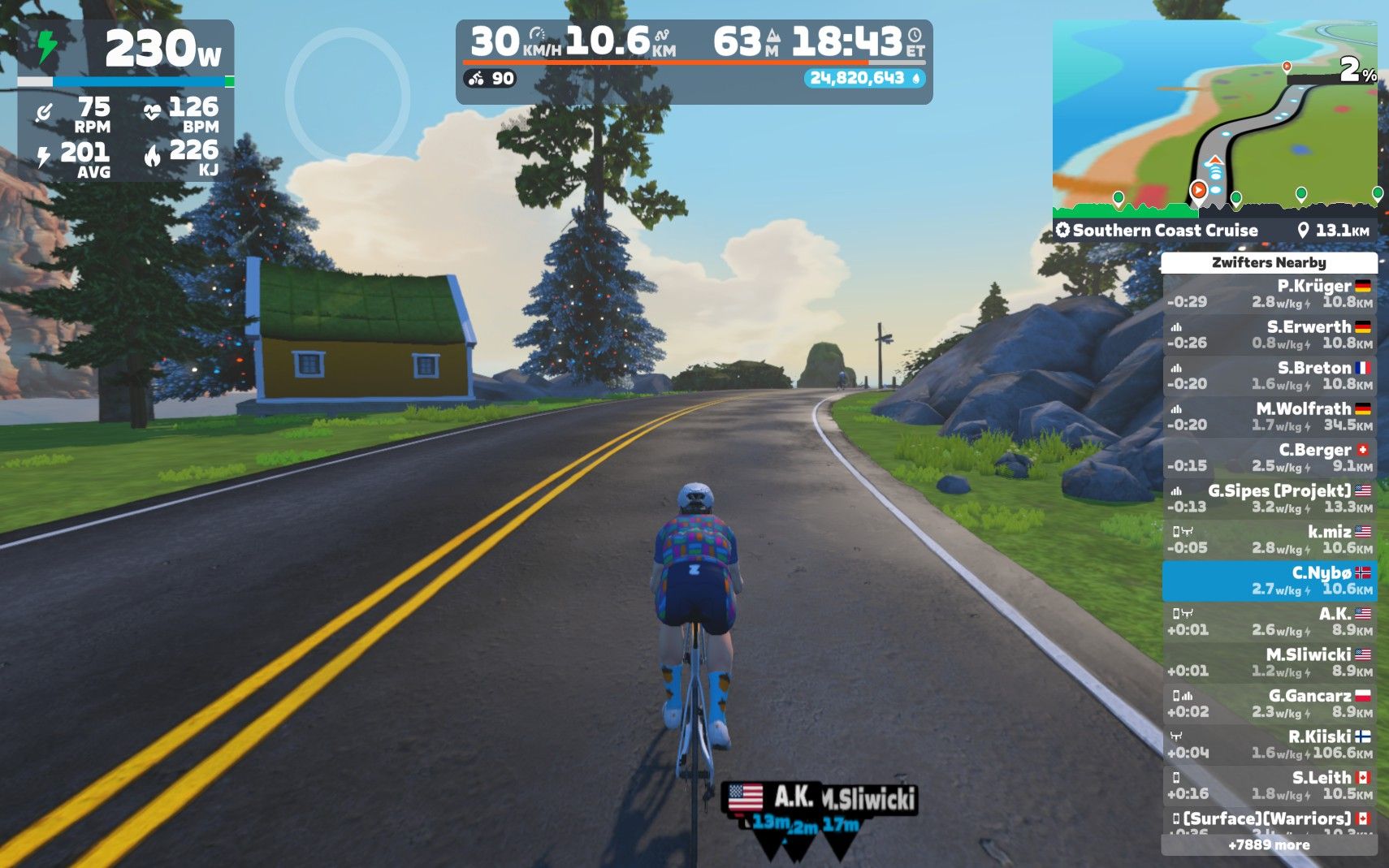Select S.Erwerth in the nearby riders list

(1269, 335)
